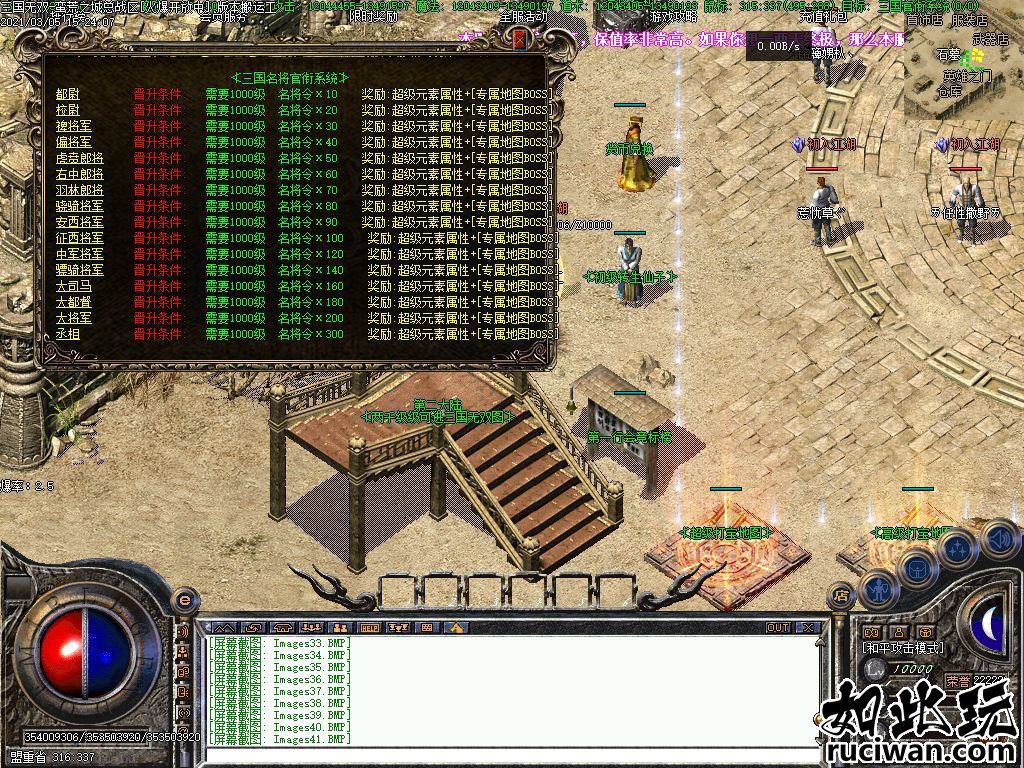Close the chat panel with X button
The width and height of the screenshot is (1024, 768).
(807, 627)
